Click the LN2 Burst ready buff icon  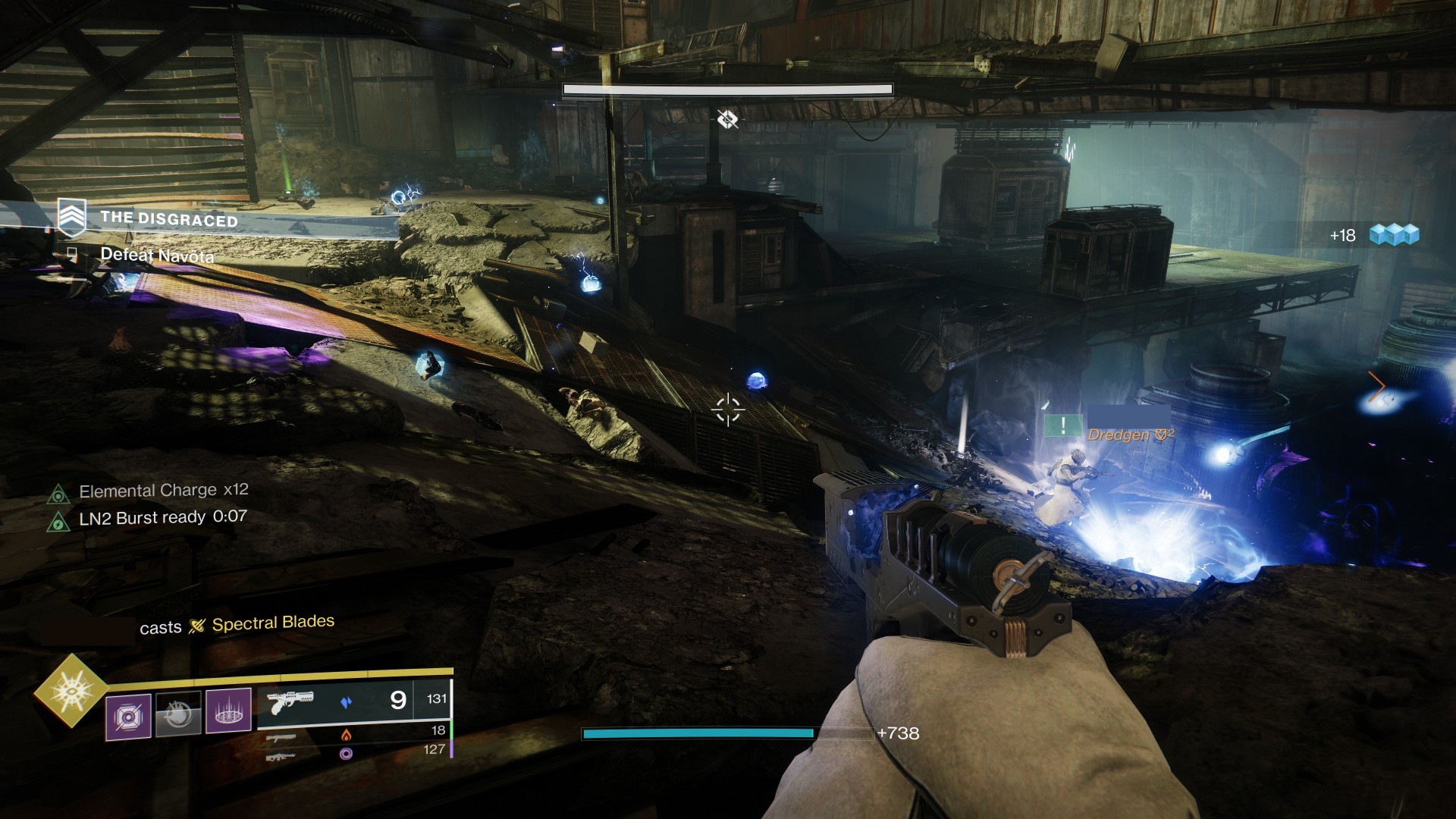(58, 522)
